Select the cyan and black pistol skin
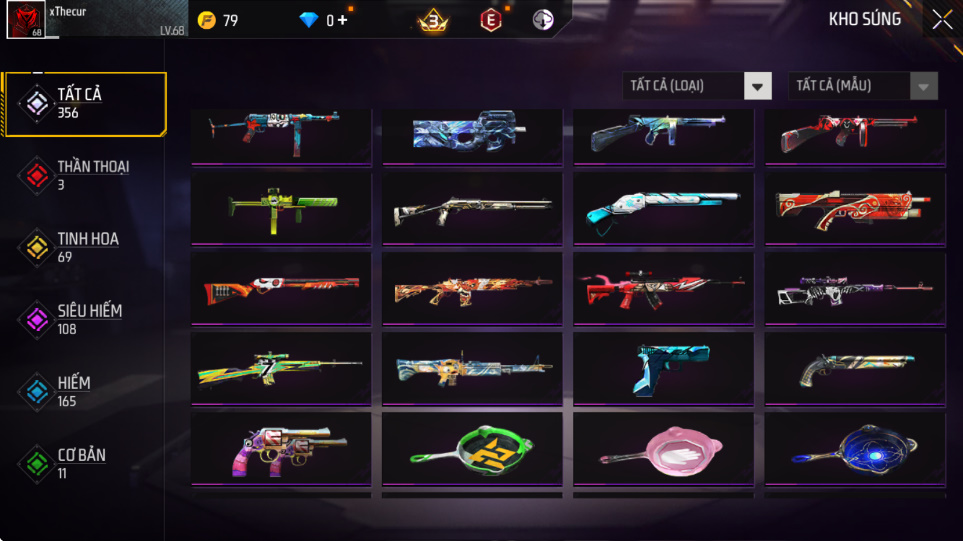The height and width of the screenshot is (541, 963). click(663, 369)
